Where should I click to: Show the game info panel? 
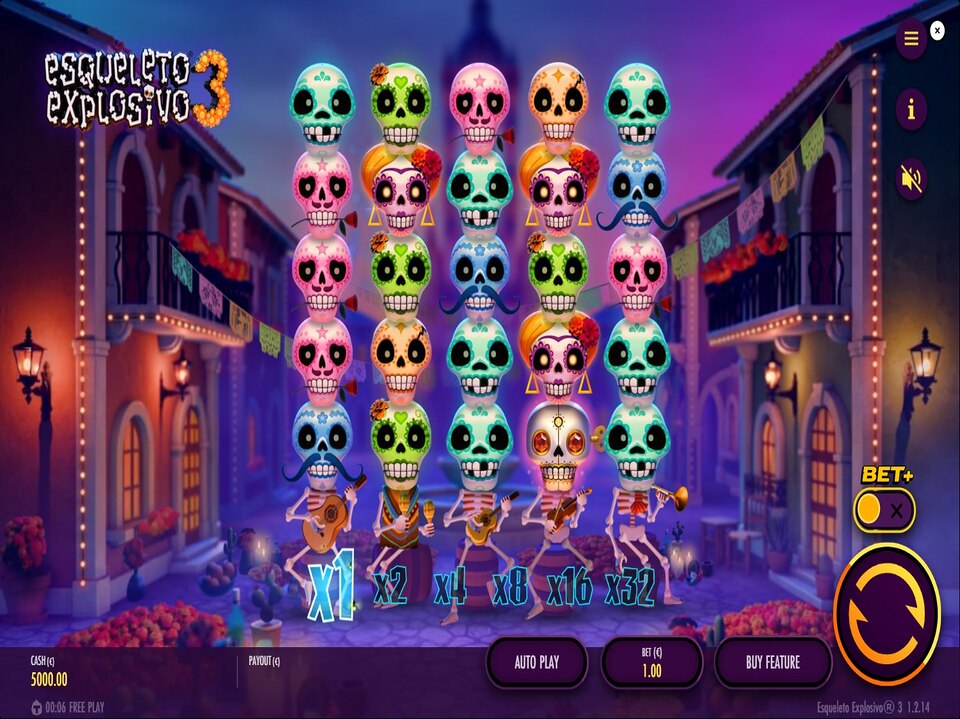point(910,110)
